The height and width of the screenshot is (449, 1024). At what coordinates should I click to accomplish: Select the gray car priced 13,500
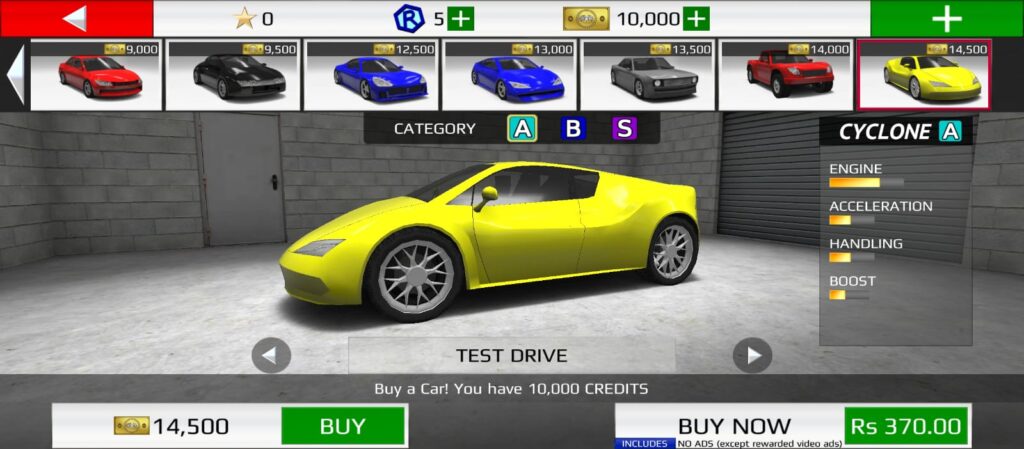click(648, 75)
